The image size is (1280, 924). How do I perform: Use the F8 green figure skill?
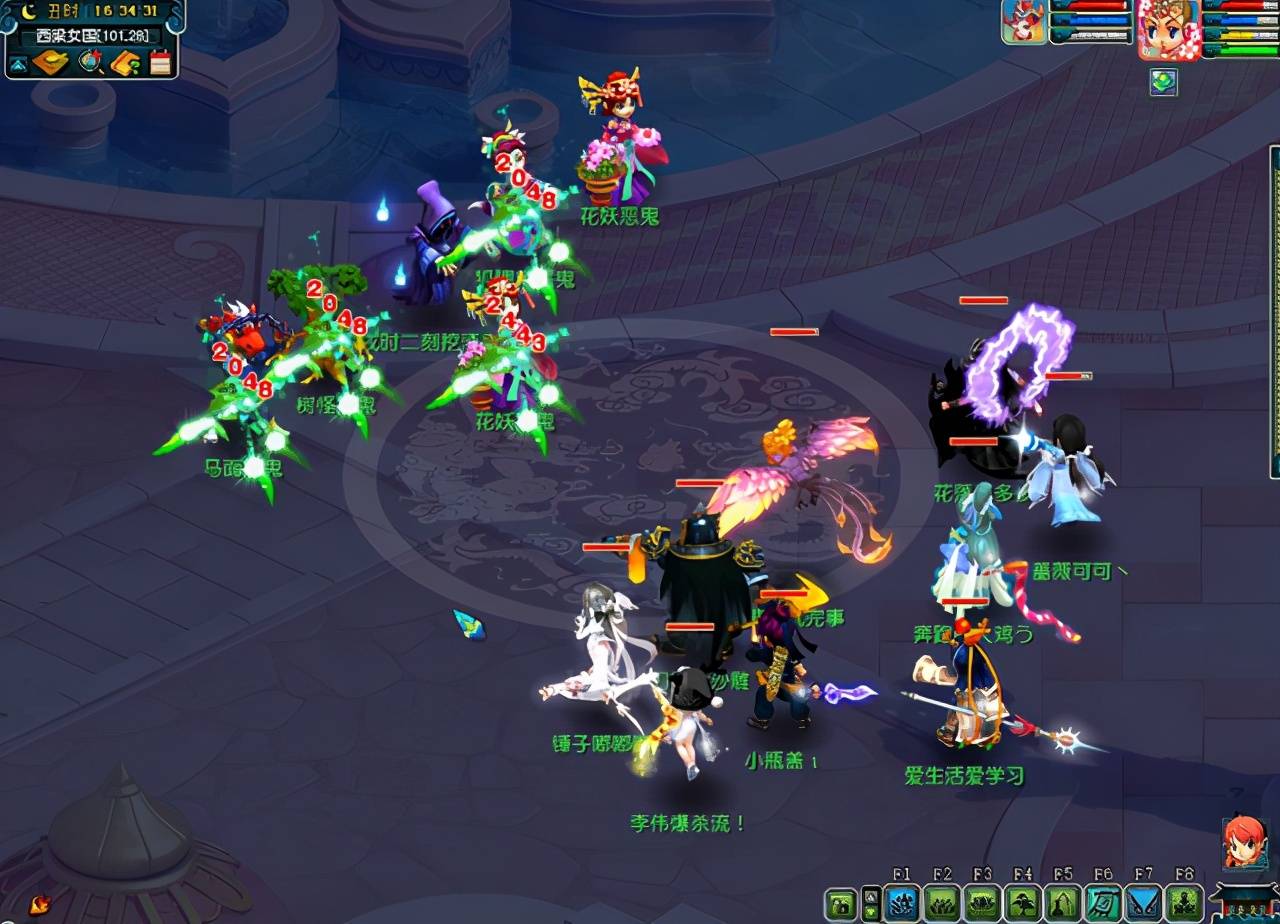tap(1185, 903)
